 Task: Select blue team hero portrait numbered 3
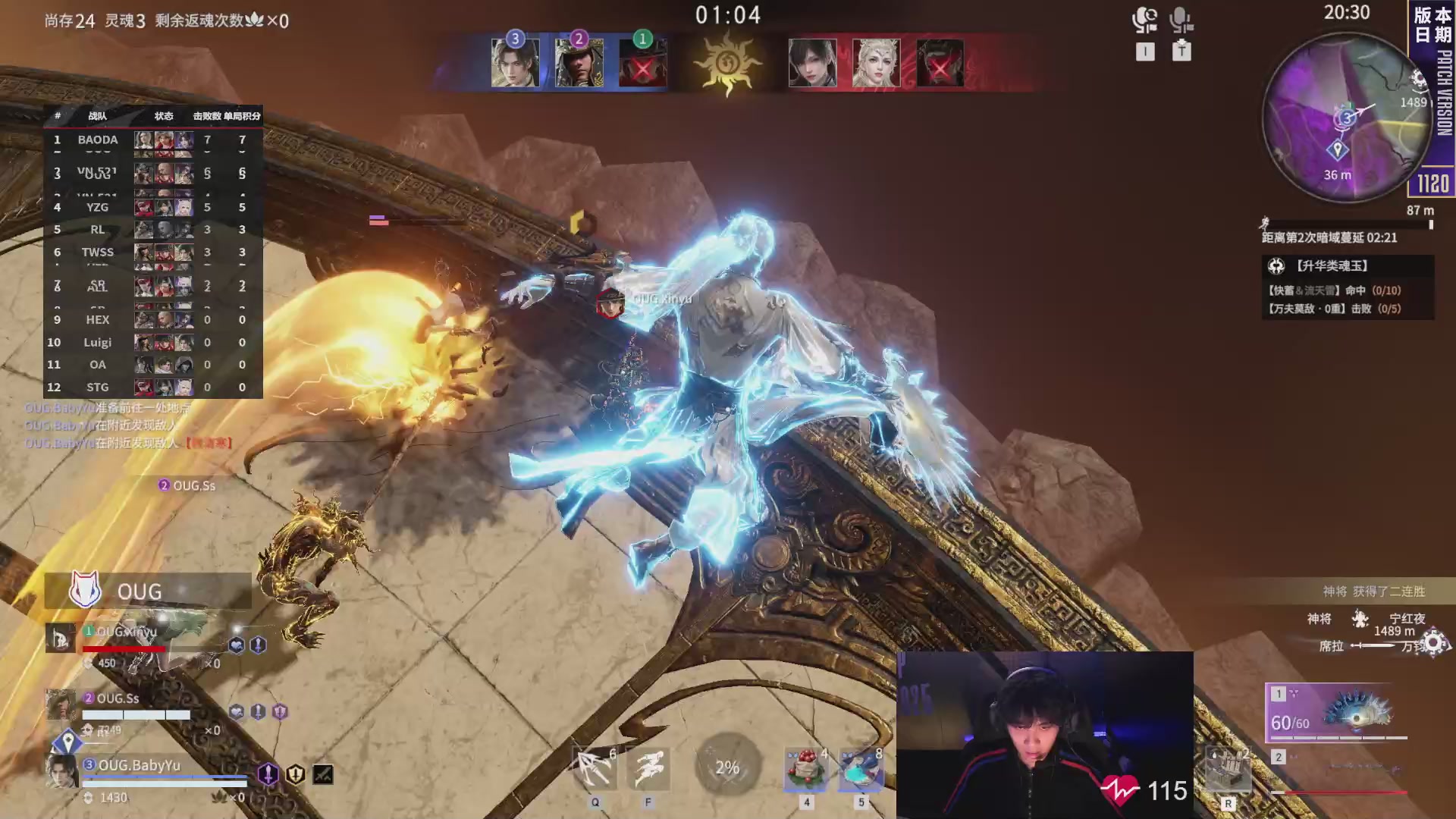coord(515,63)
